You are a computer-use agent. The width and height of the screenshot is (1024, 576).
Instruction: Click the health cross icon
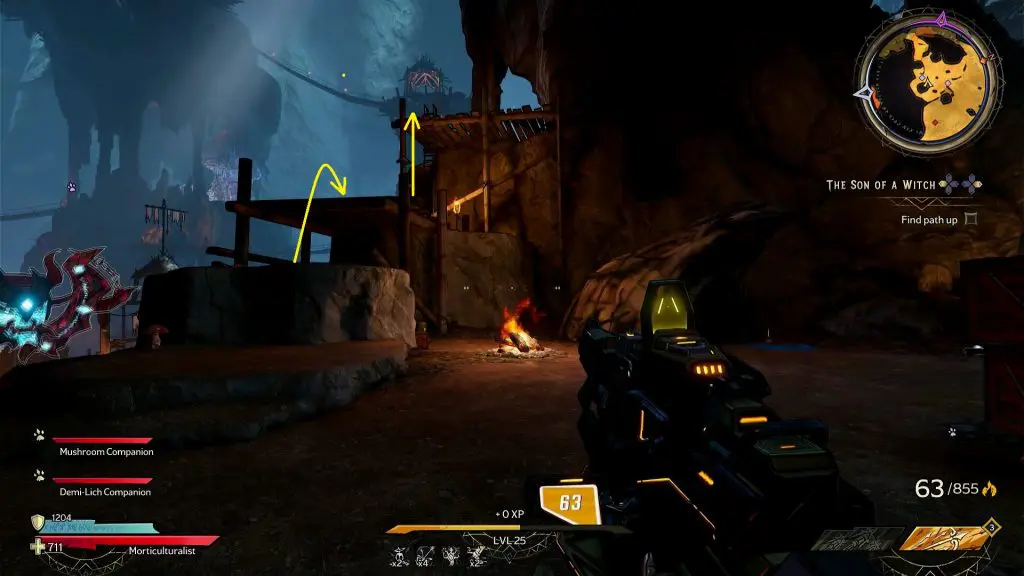(38, 546)
